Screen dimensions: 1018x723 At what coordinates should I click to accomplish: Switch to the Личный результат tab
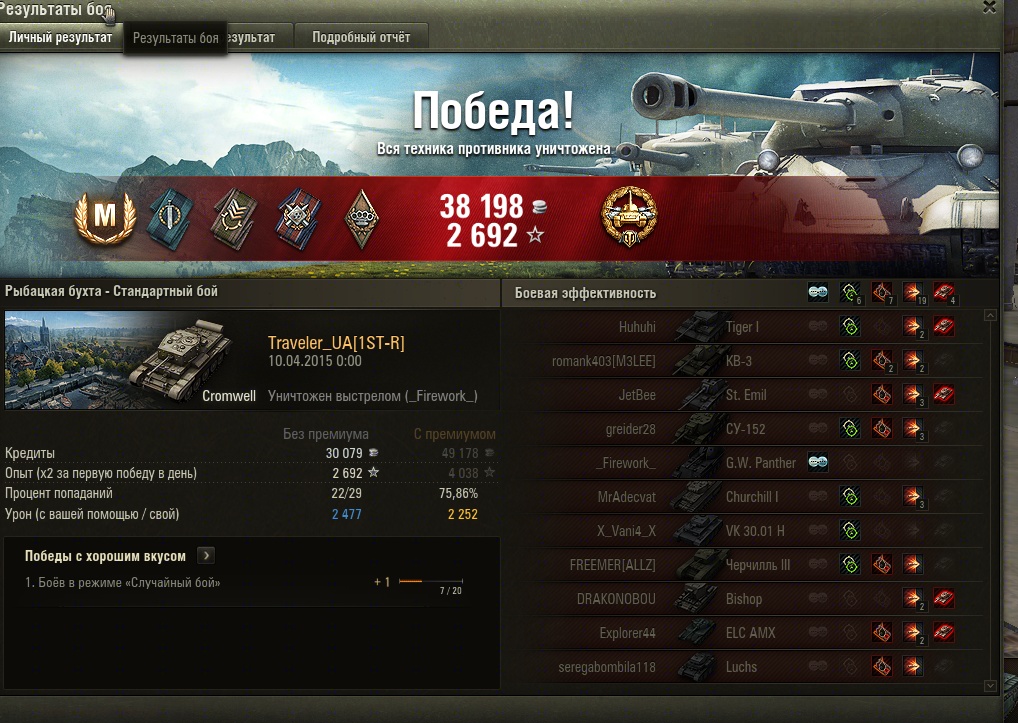click(x=60, y=37)
